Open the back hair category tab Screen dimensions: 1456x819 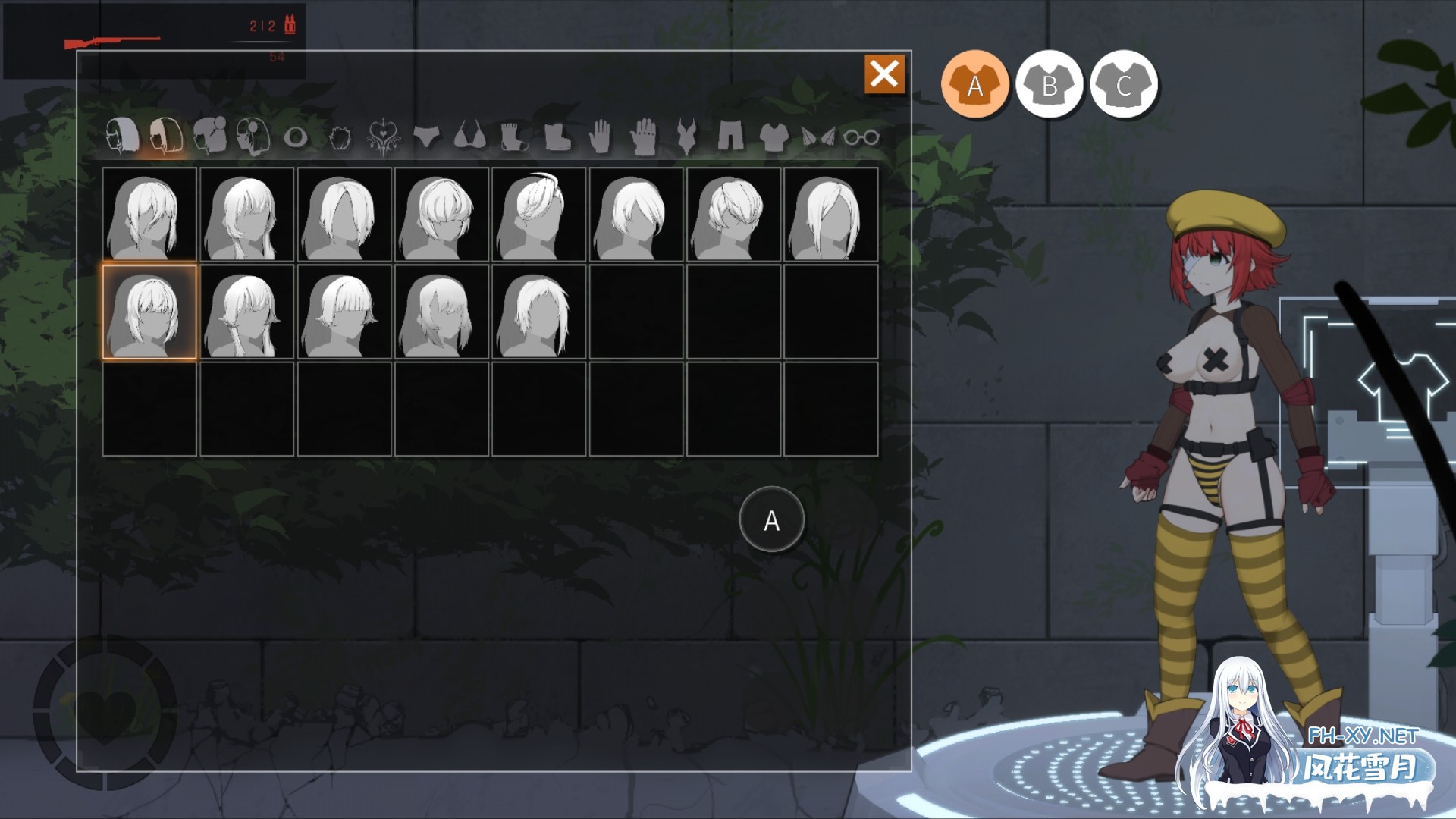166,138
